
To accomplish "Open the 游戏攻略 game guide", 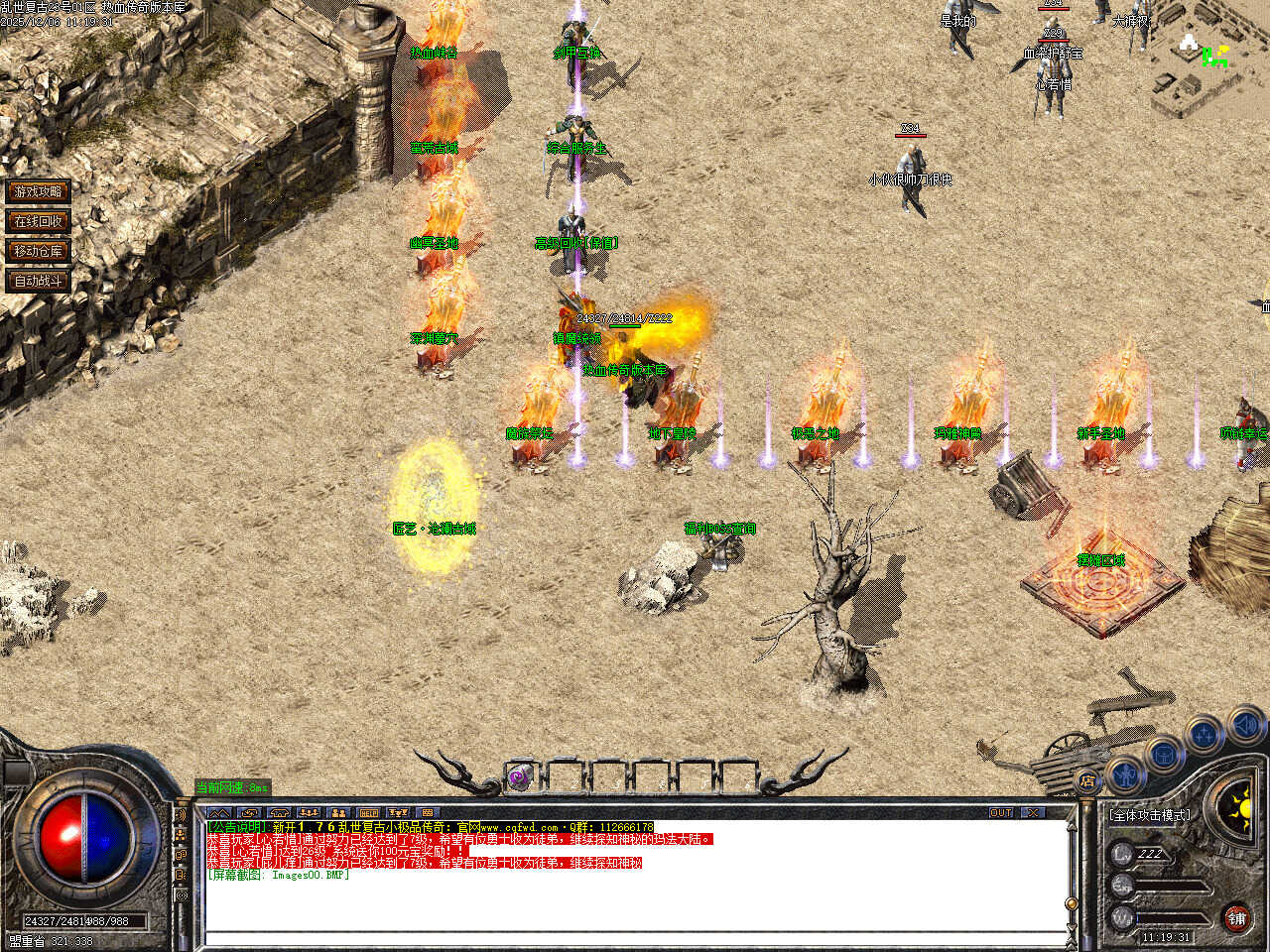I will [x=39, y=191].
